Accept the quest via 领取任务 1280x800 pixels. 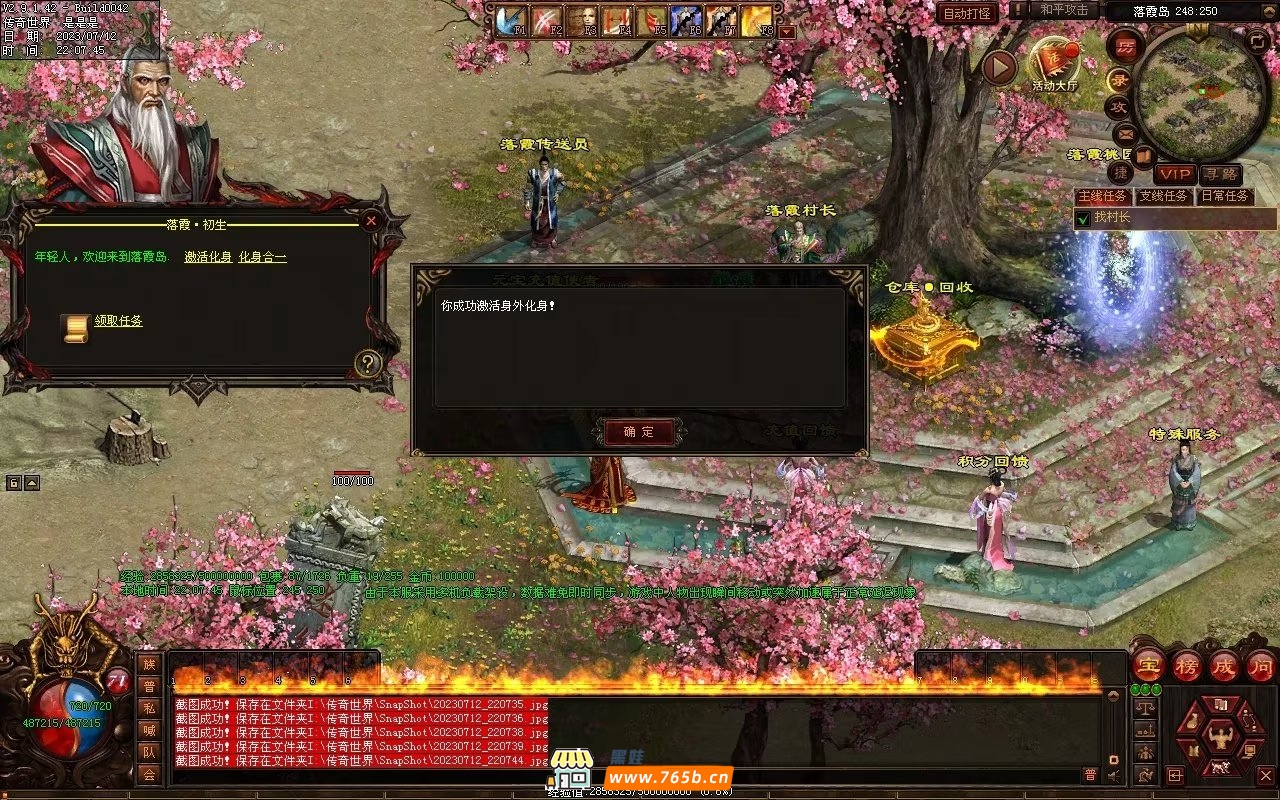(x=118, y=321)
